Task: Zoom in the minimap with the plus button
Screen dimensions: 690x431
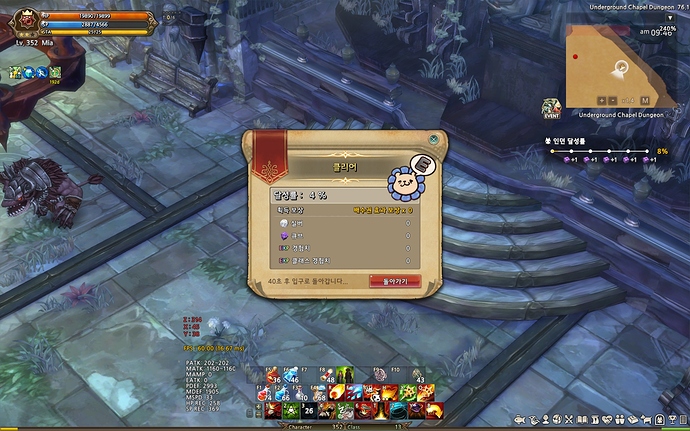Action: [603, 100]
